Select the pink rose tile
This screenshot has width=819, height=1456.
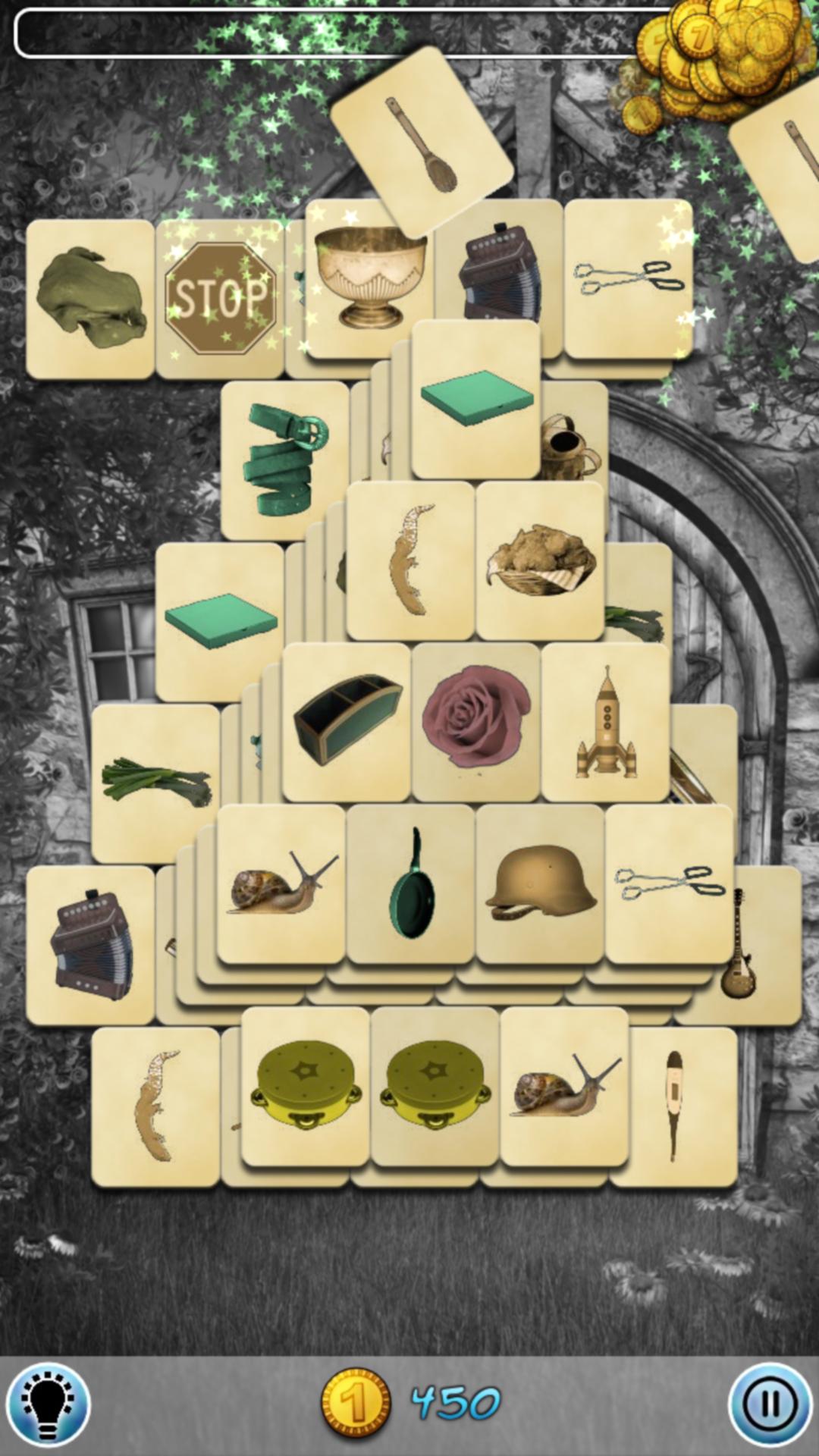click(x=475, y=722)
